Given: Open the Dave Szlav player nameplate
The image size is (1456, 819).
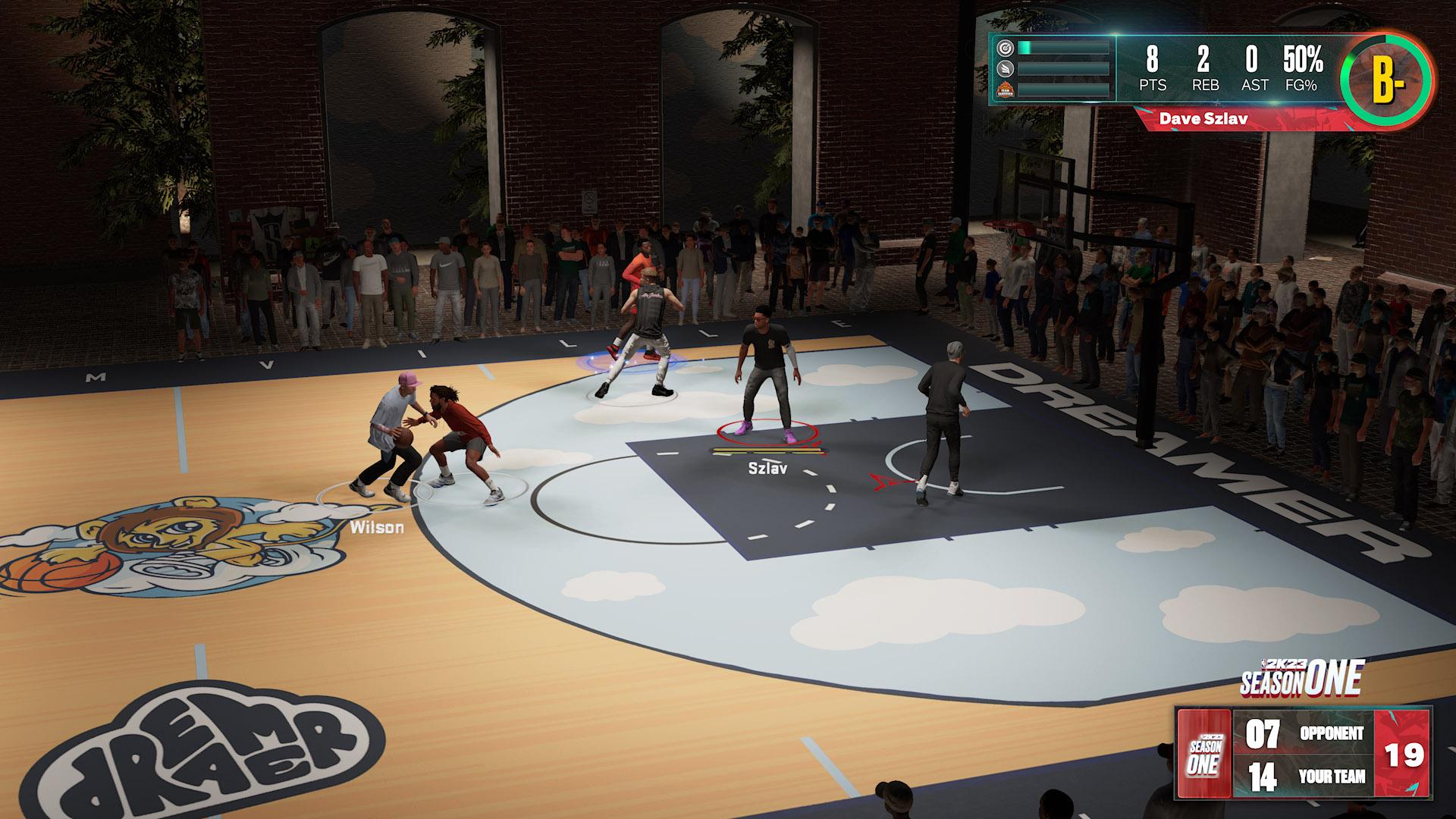Looking at the screenshot, I should [1203, 118].
